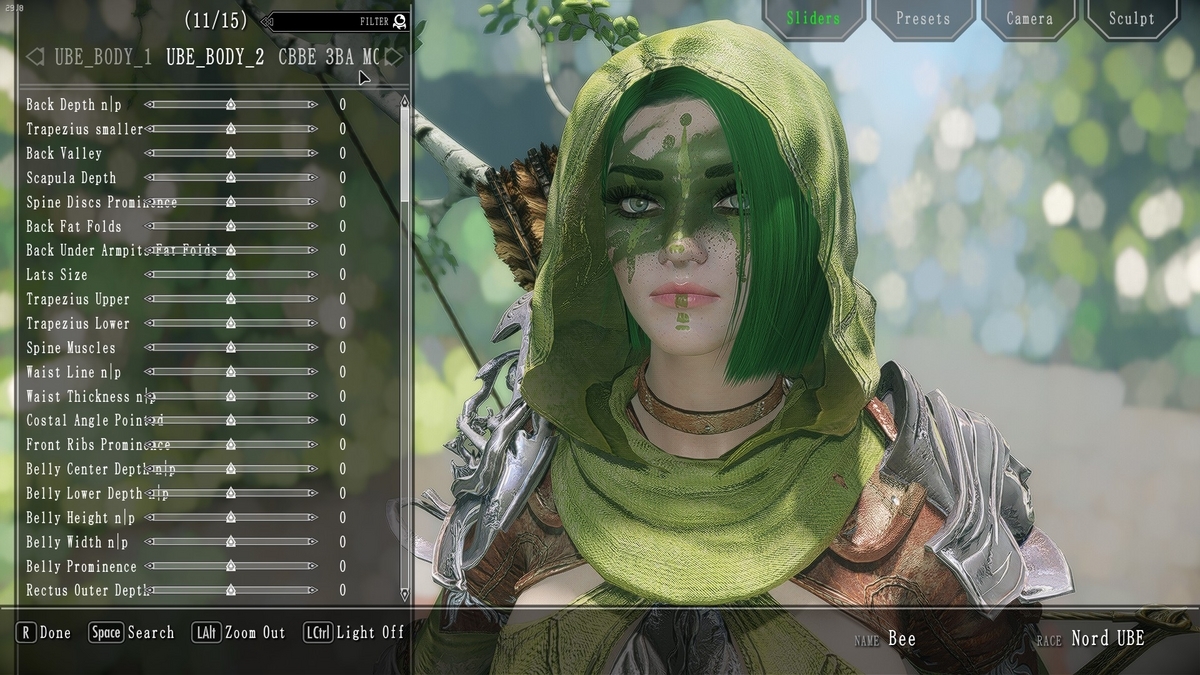The width and height of the screenshot is (1200, 675).
Task: Modify the Scapula Depth slider
Action: point(231,178)
